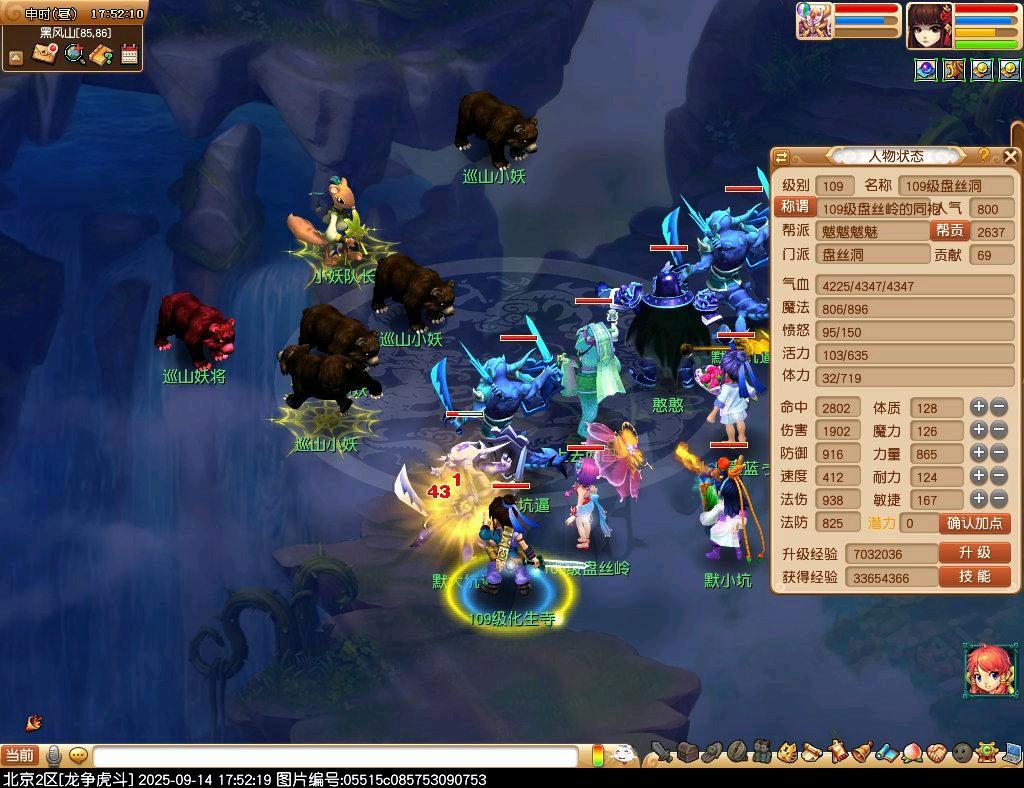Viewport: 1024px width, 788px height.
Task: Confirm stat points with 确认加点
Action: click(974, 523)
